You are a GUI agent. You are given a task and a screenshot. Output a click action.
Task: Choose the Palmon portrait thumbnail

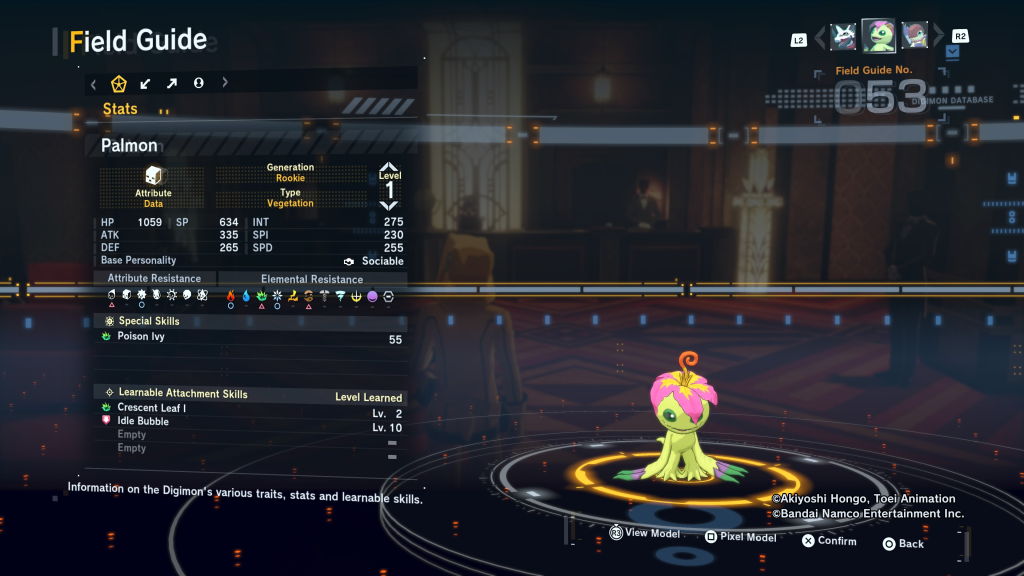(879, 36)
